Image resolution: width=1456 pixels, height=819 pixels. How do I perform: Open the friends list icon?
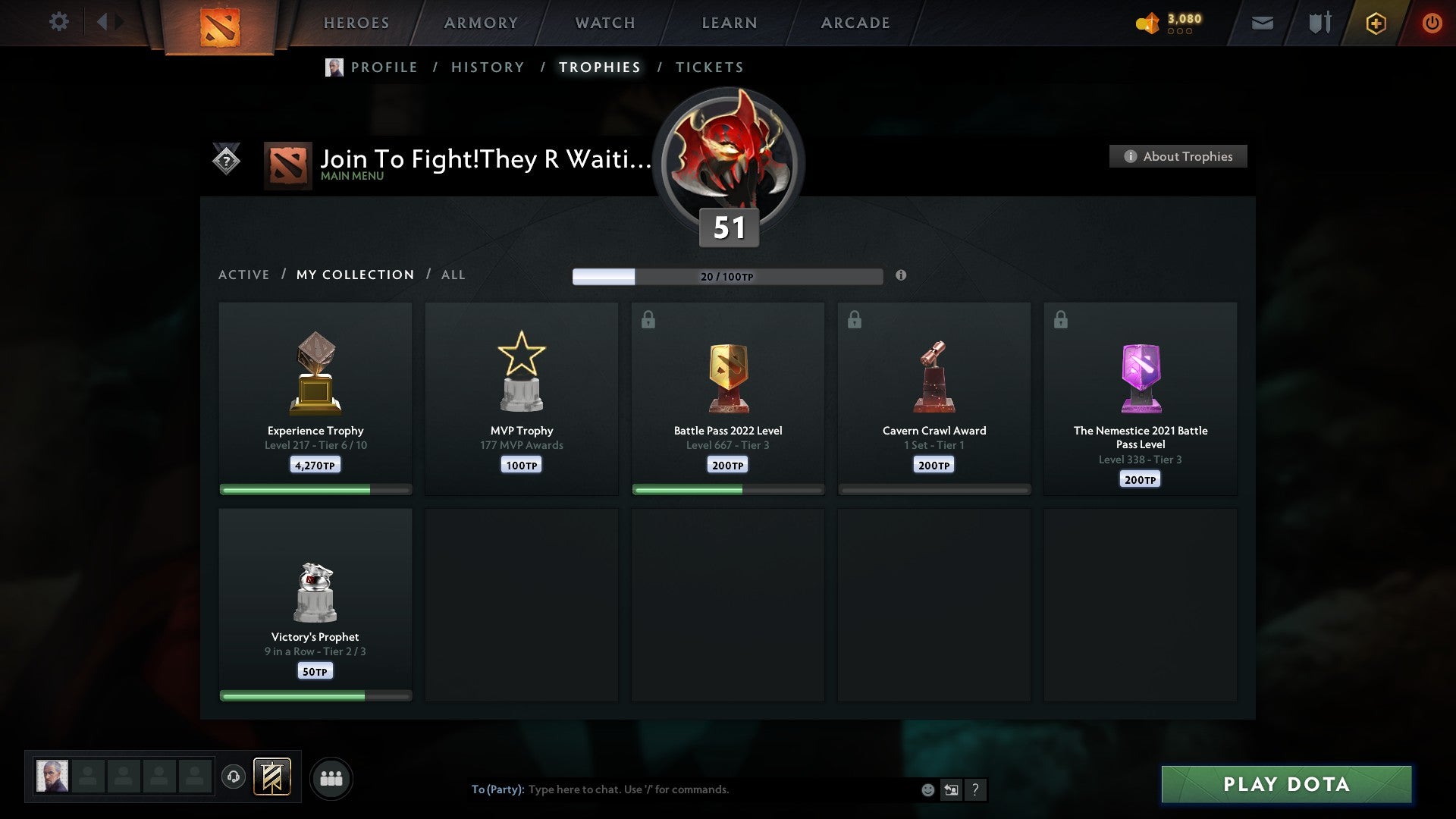point(331,777)
